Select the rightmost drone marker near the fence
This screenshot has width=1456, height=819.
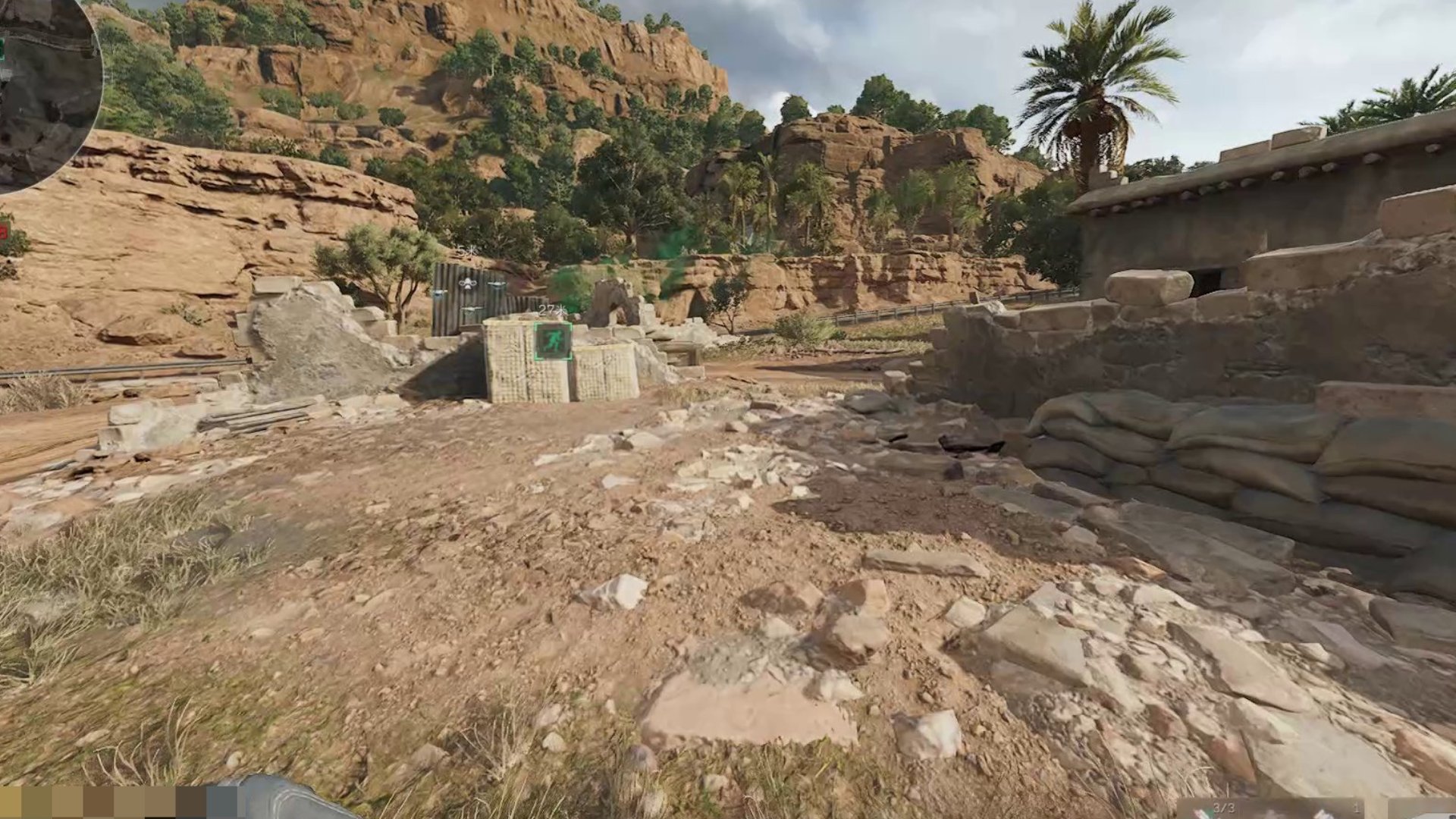[x=497, y=284]
